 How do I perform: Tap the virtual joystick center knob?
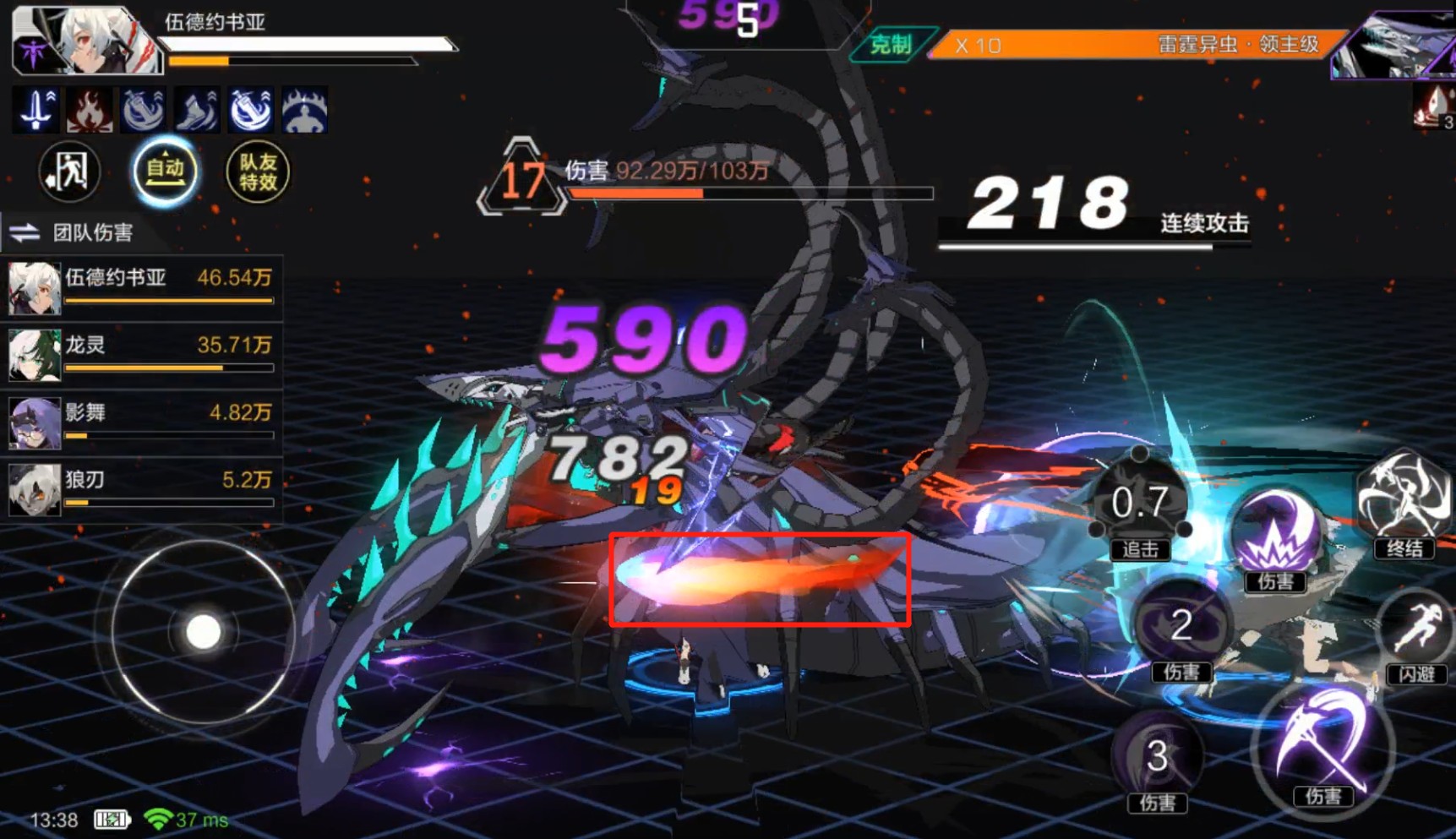click(x=203, y=632)
